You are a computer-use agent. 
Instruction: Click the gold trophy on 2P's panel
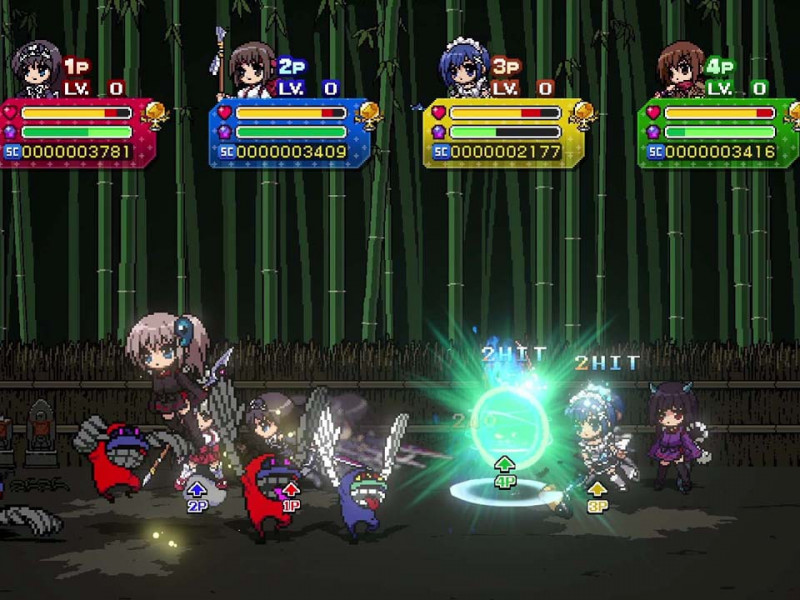(x=370, y=114)
